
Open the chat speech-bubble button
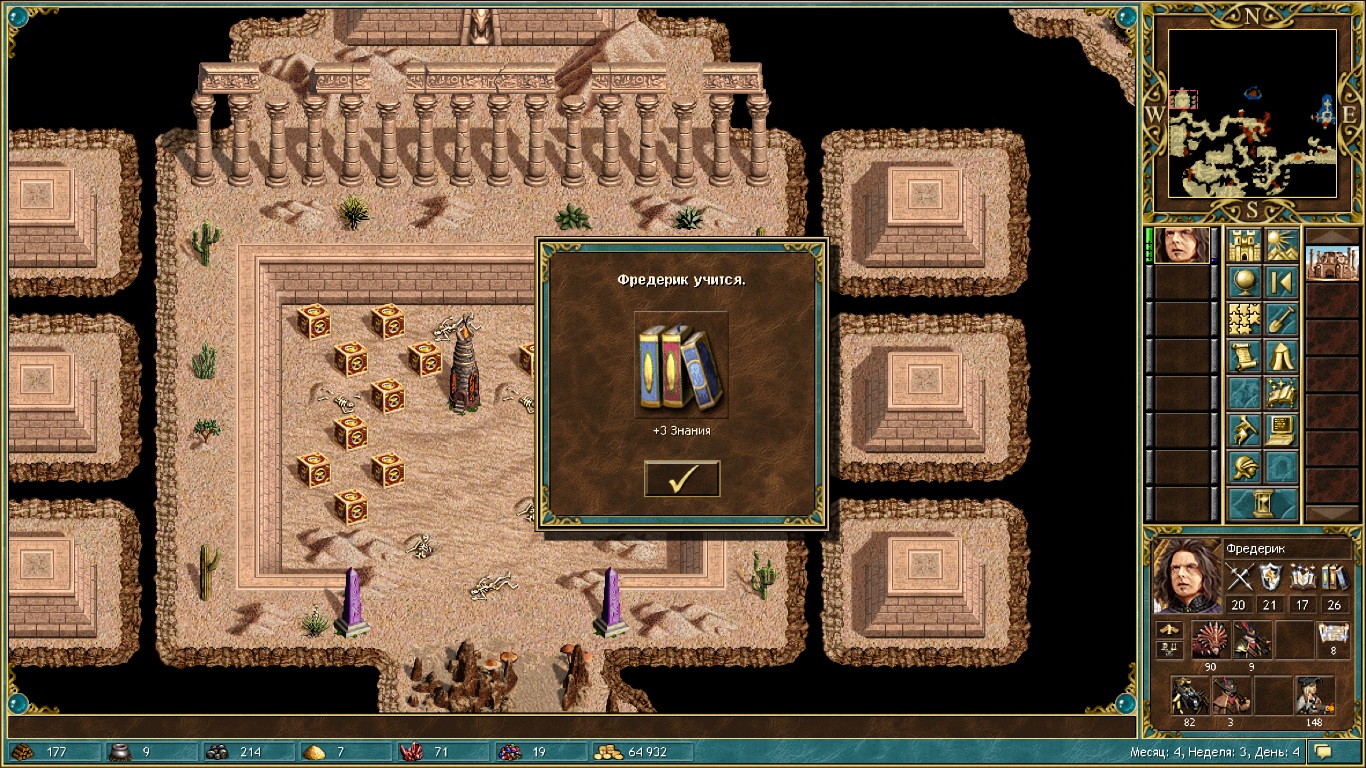(x=1325, y=752)
